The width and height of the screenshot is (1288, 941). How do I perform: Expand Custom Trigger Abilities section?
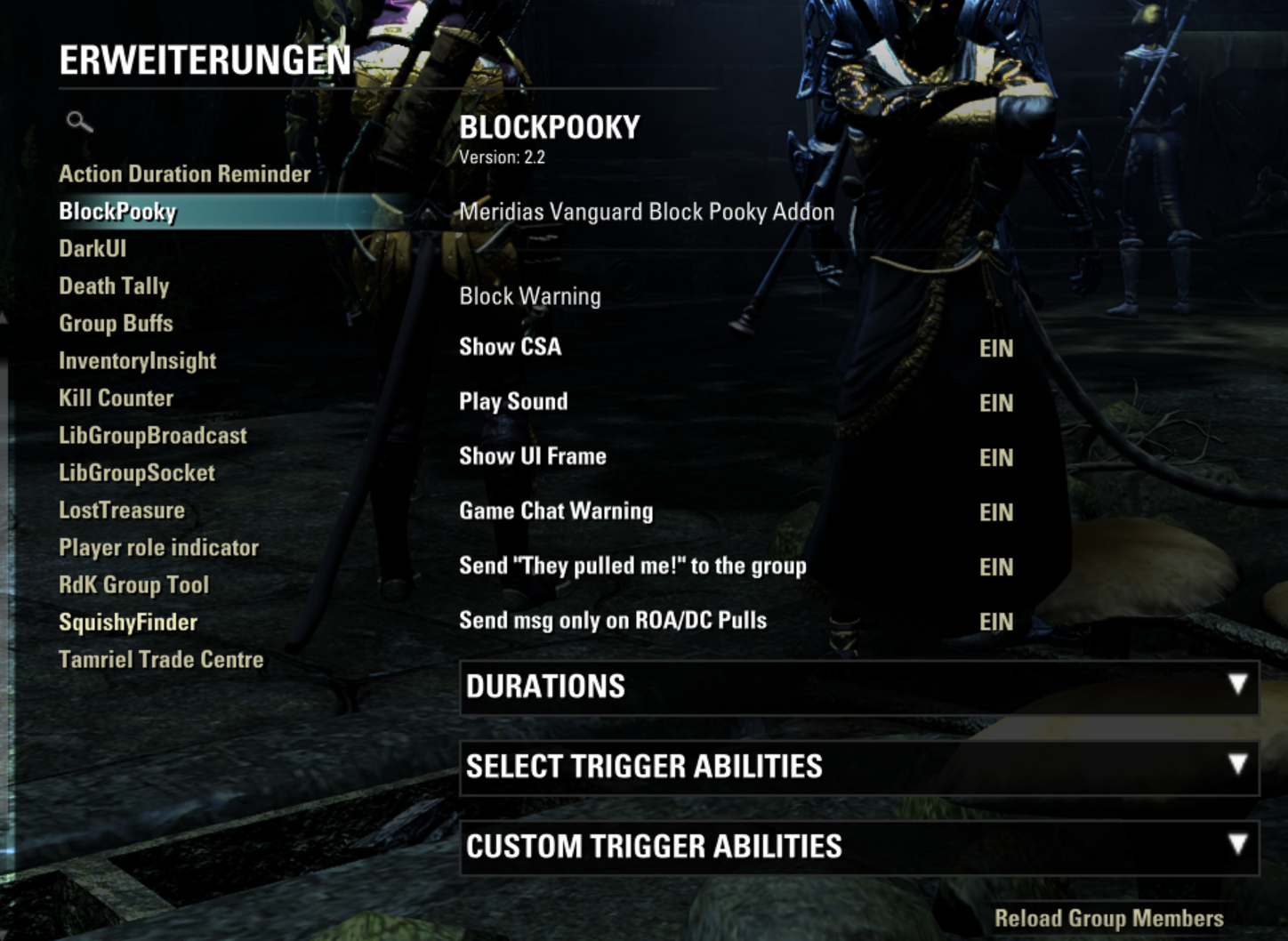point(858,847)
